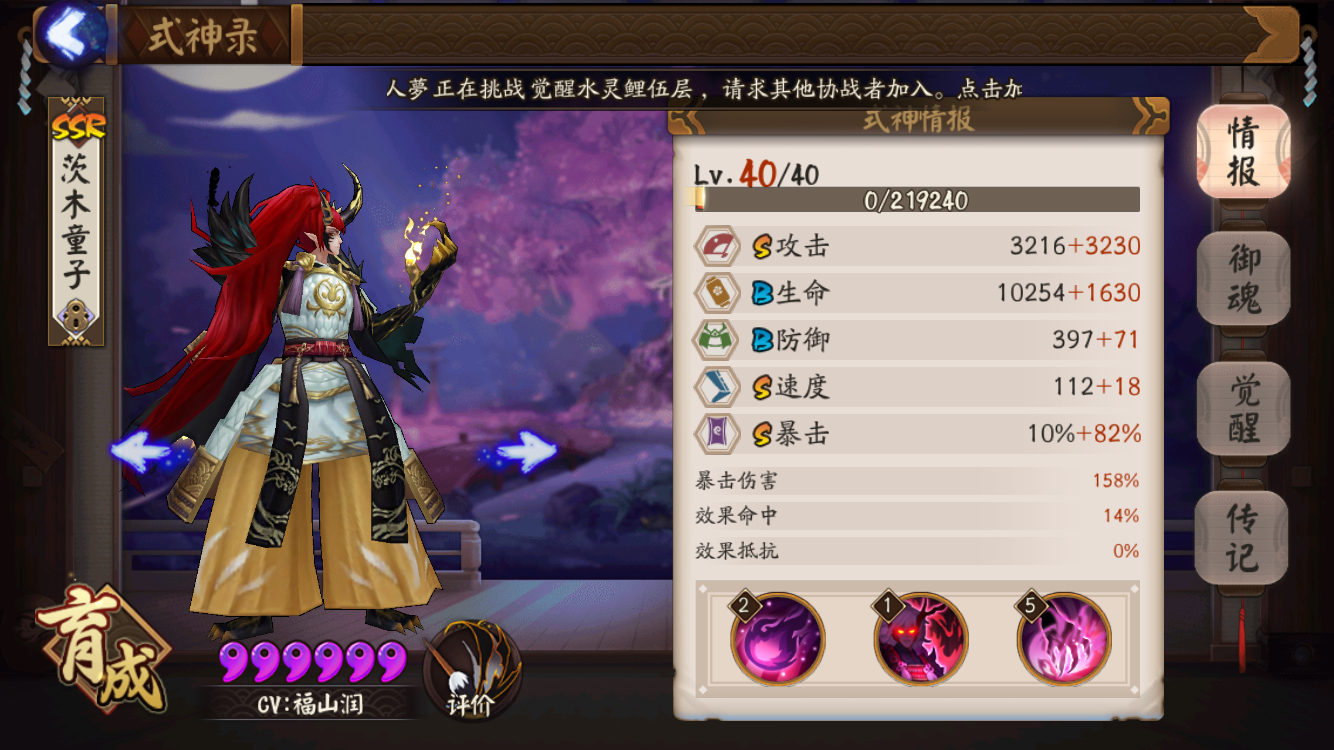Switch to the 传记 biography tab
This screenshot has height=750, width=1334.
[1242, 537]
